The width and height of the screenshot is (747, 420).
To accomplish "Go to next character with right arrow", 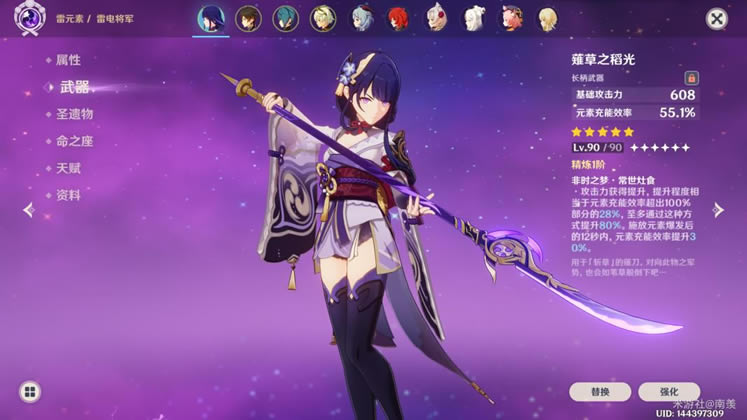I will 718,210.
